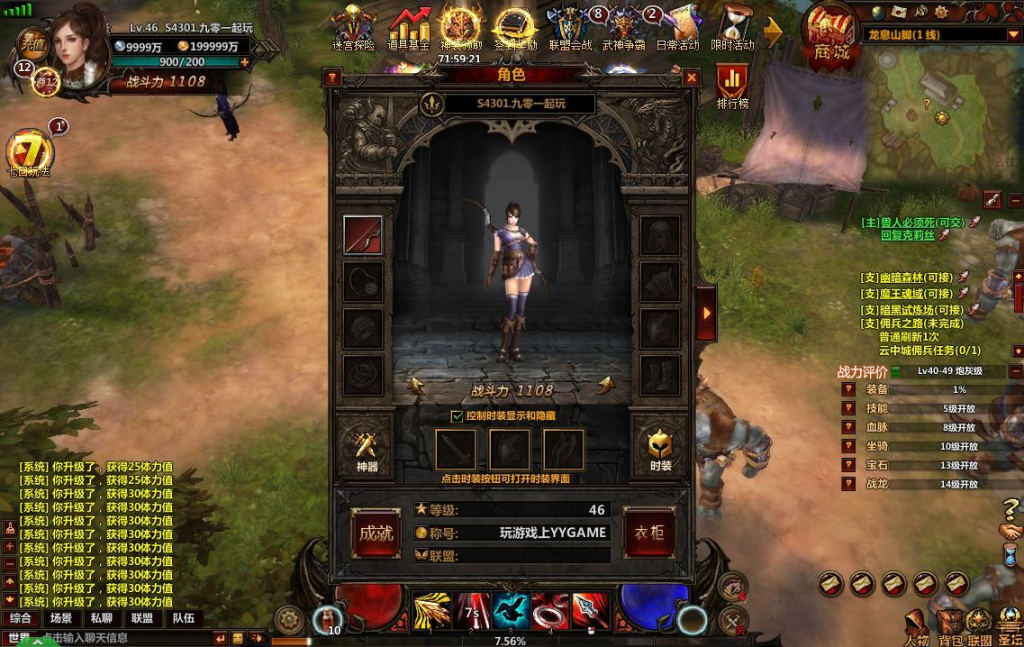Switch chat to the 队伍 tab
The image size is (1024, 647).
coord(183,618)
